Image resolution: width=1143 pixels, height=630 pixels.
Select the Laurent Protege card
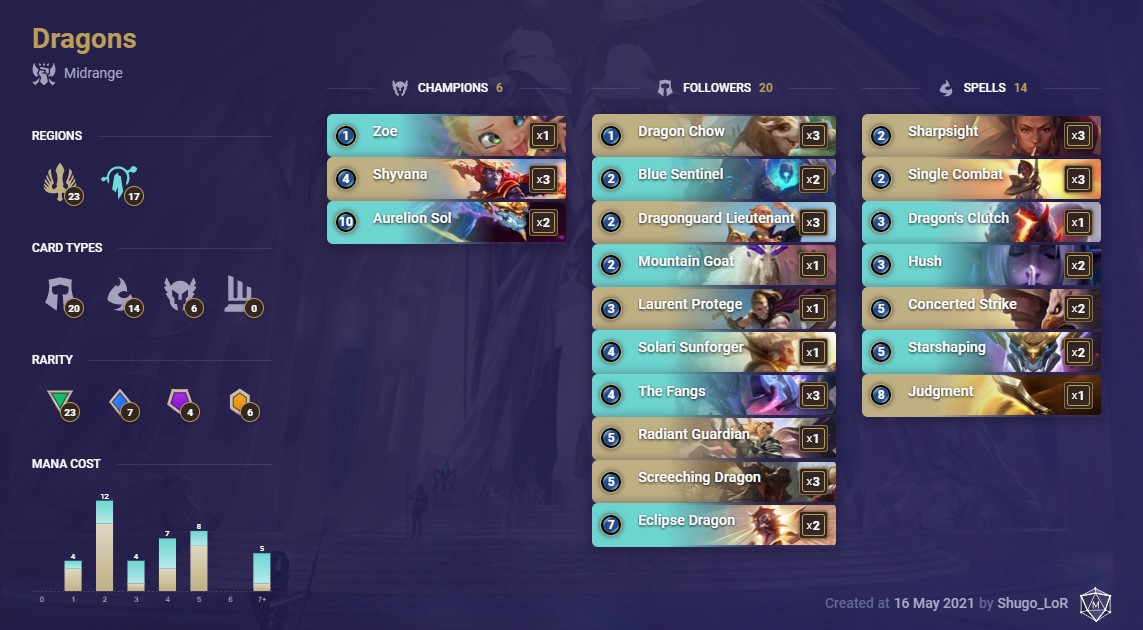(712, 308)
